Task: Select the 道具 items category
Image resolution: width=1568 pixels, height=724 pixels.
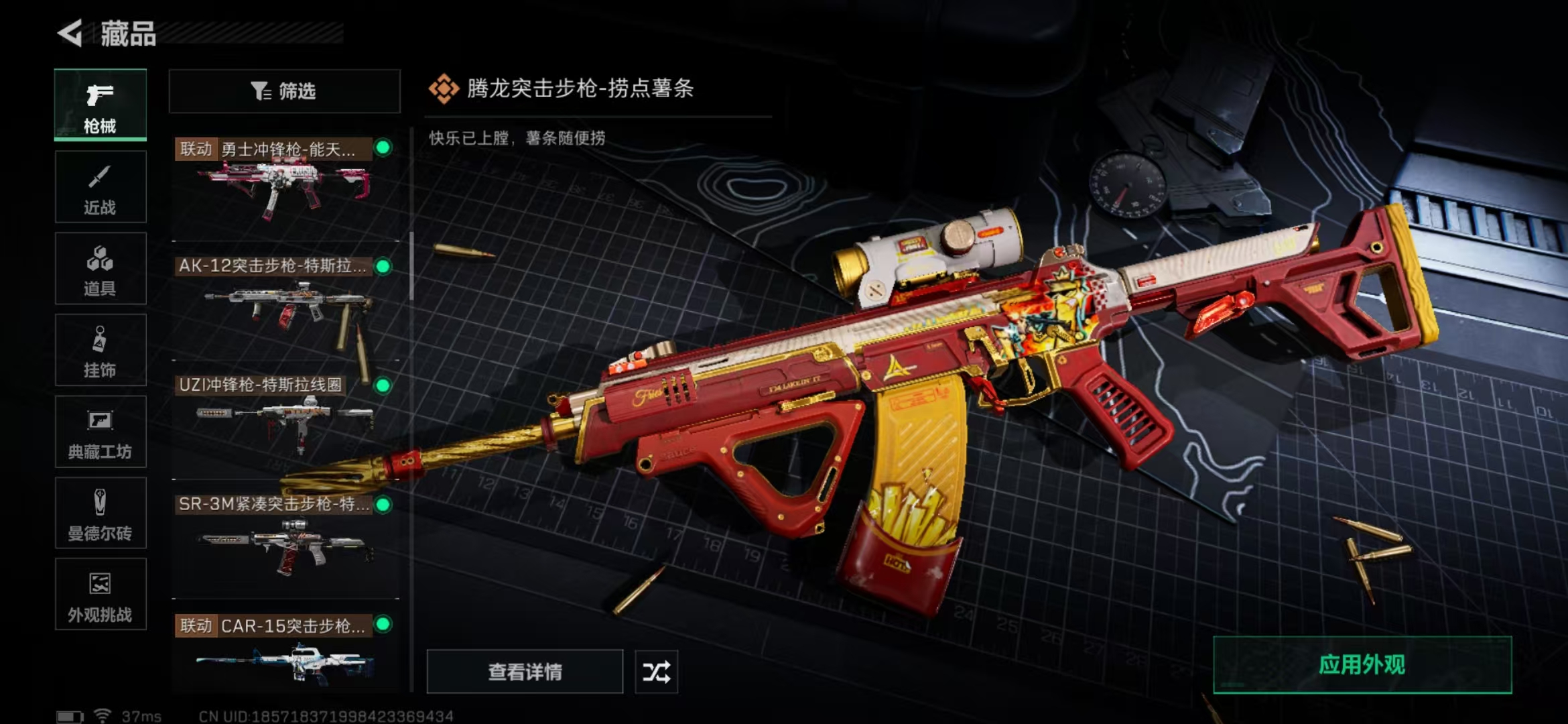Action: pyautogui.click(x=101, y=269)
